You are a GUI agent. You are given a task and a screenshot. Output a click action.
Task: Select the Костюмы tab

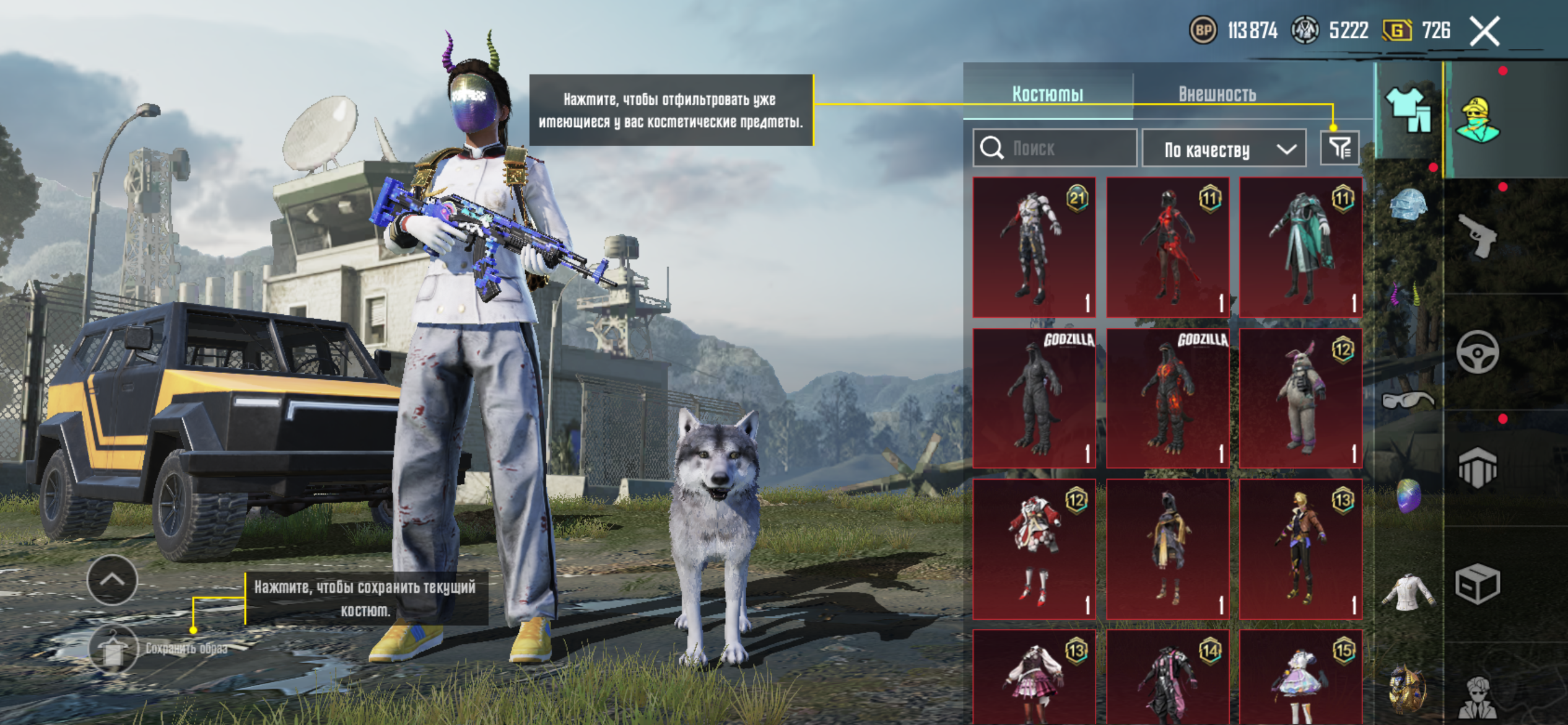click(x=1048, y=94)
